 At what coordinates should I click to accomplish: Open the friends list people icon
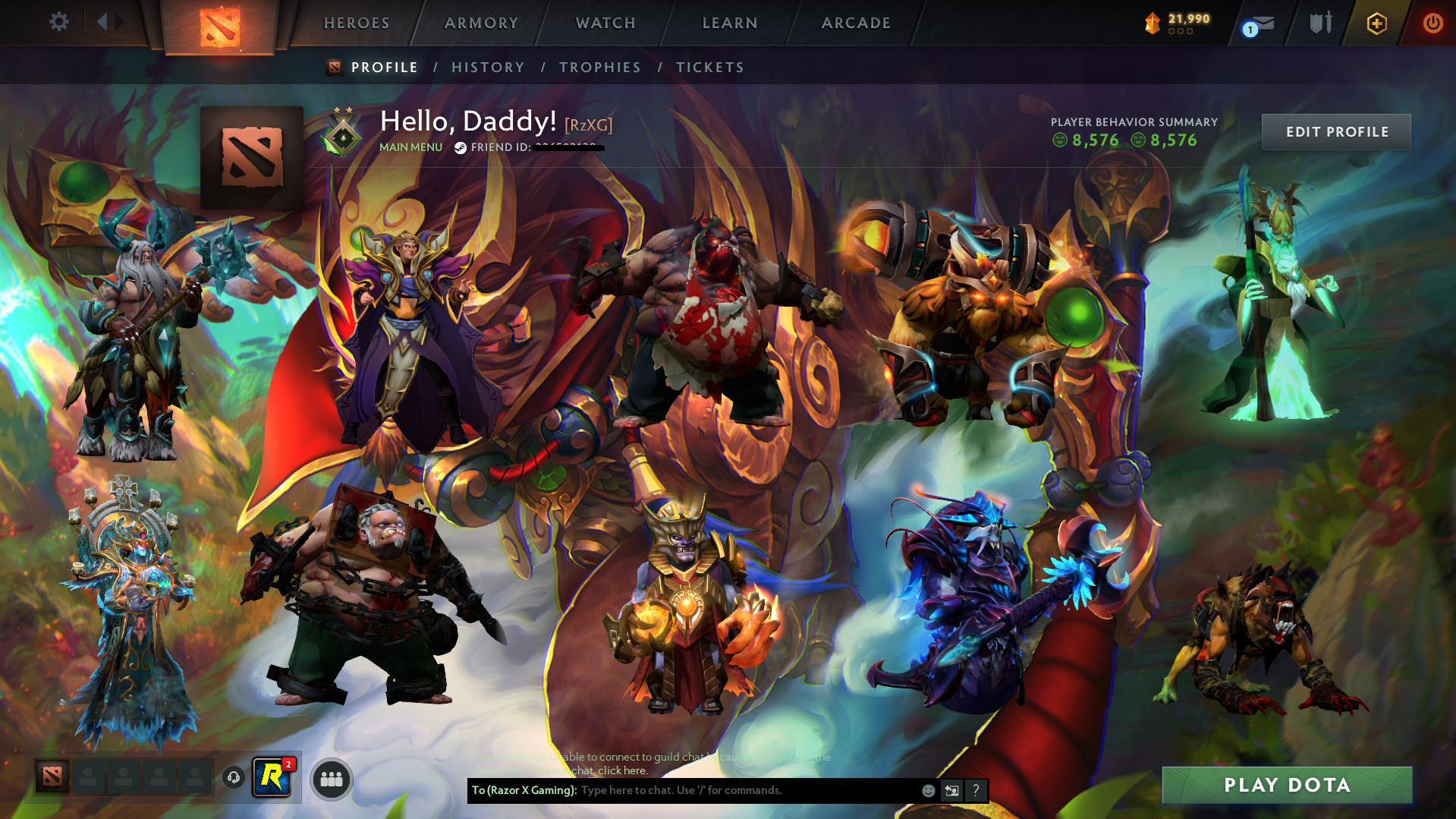point(330,780)
